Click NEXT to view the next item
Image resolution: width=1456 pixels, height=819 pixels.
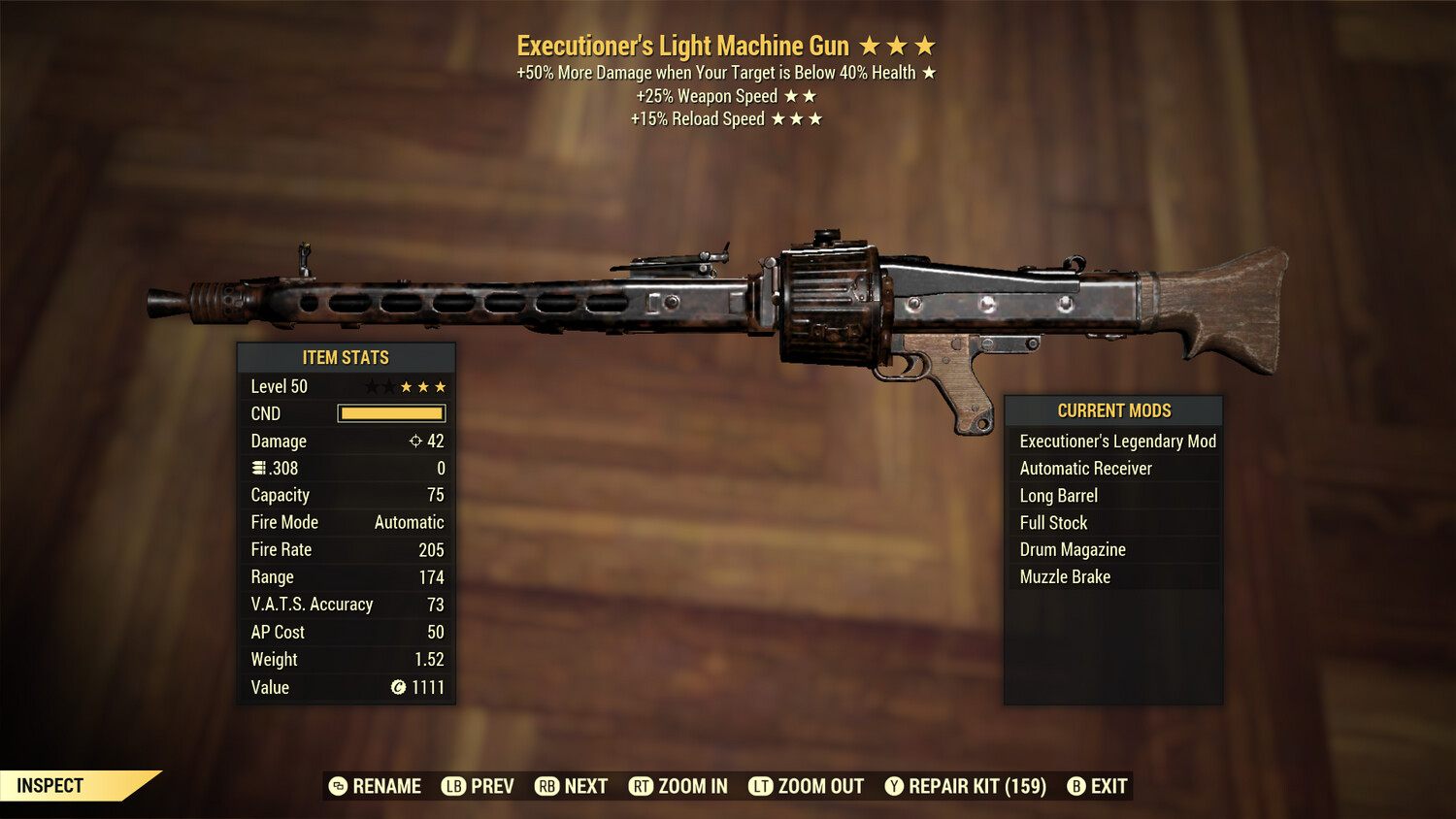click(x=584, y=786)
